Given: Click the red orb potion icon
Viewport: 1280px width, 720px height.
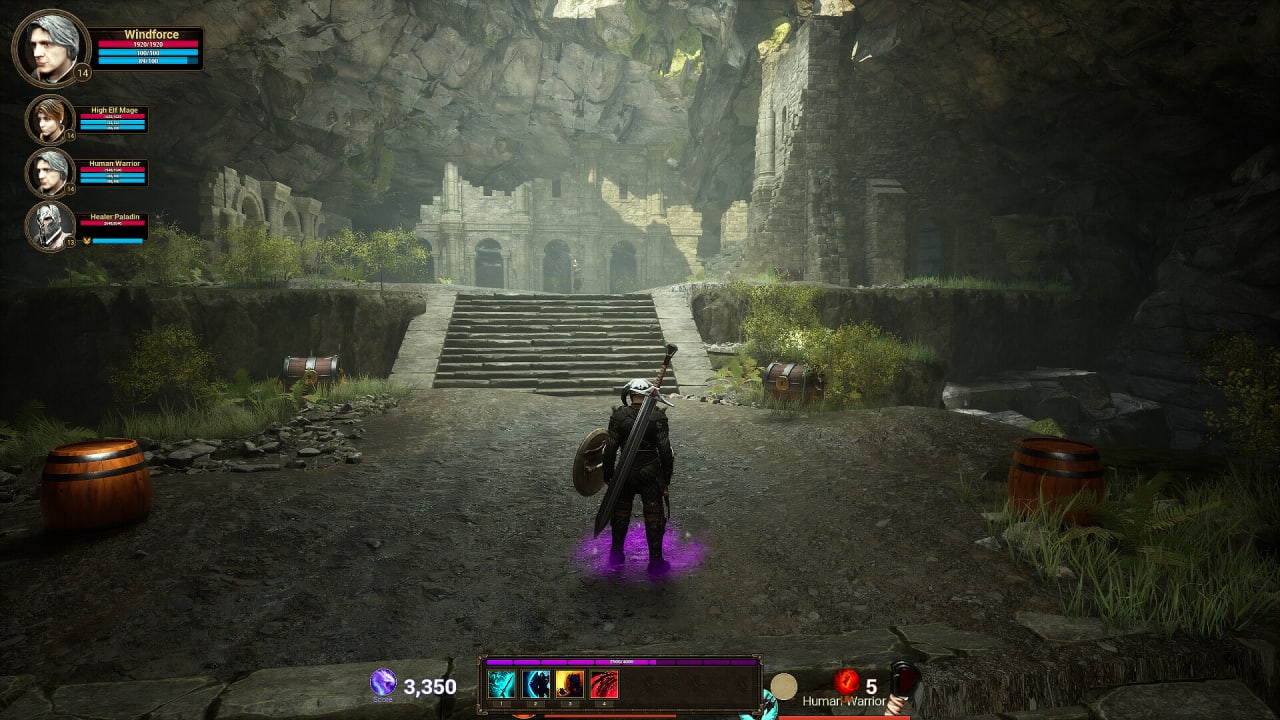Looking at the screenshot, I should [x=847, y=682].
